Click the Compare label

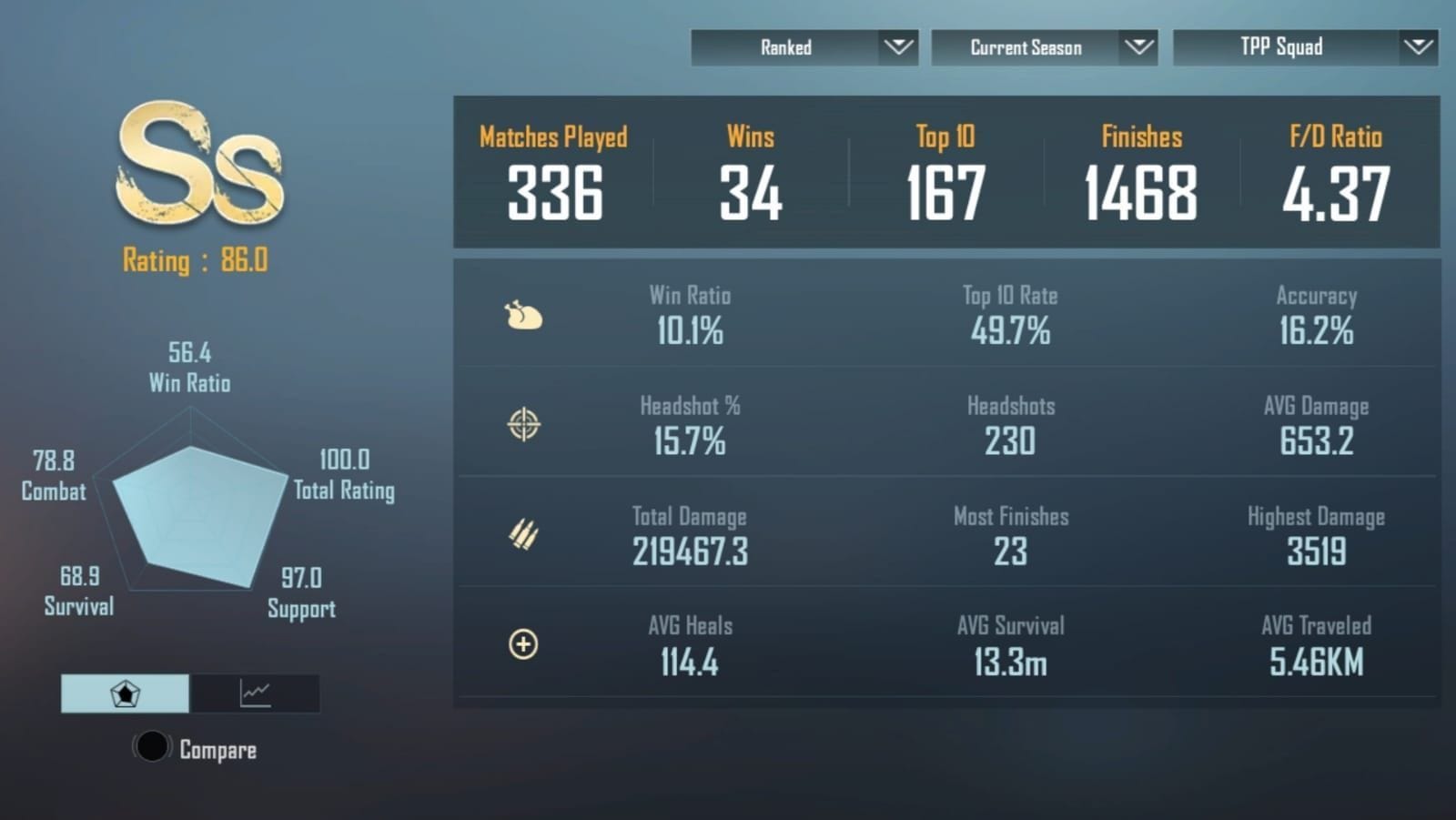point(217,749)
